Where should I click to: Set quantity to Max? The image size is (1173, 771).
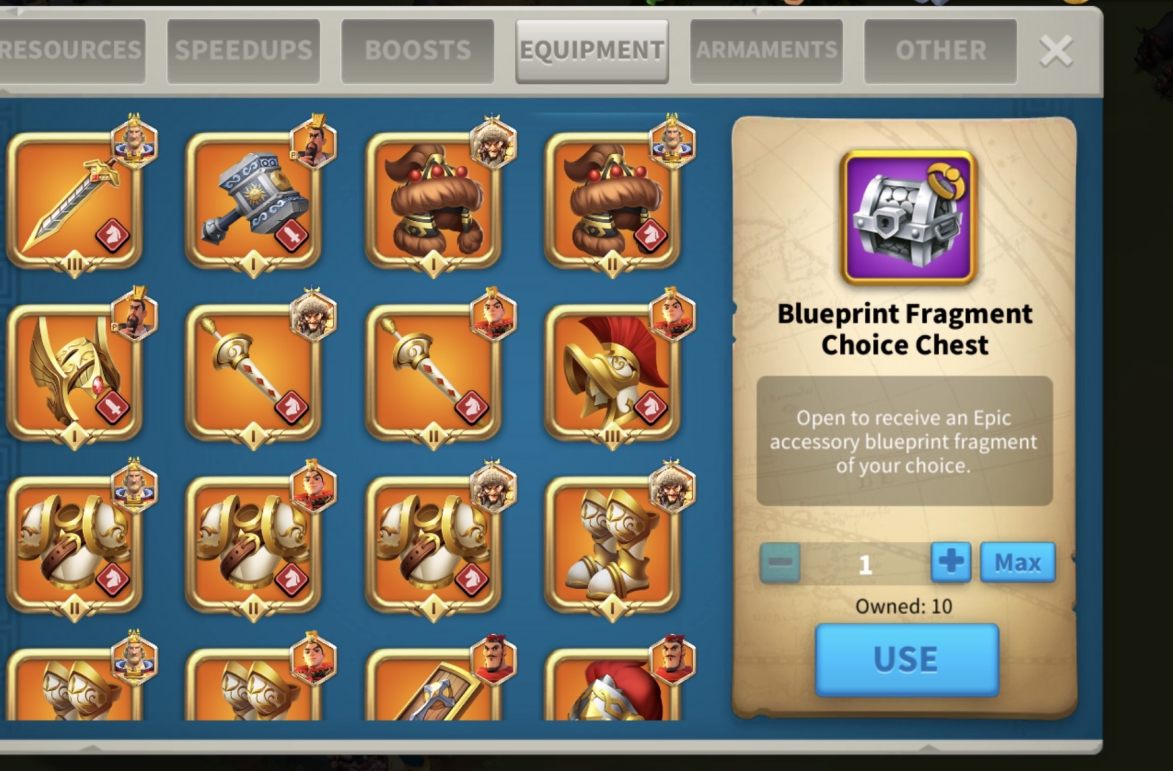click(x=1017, y=563)
